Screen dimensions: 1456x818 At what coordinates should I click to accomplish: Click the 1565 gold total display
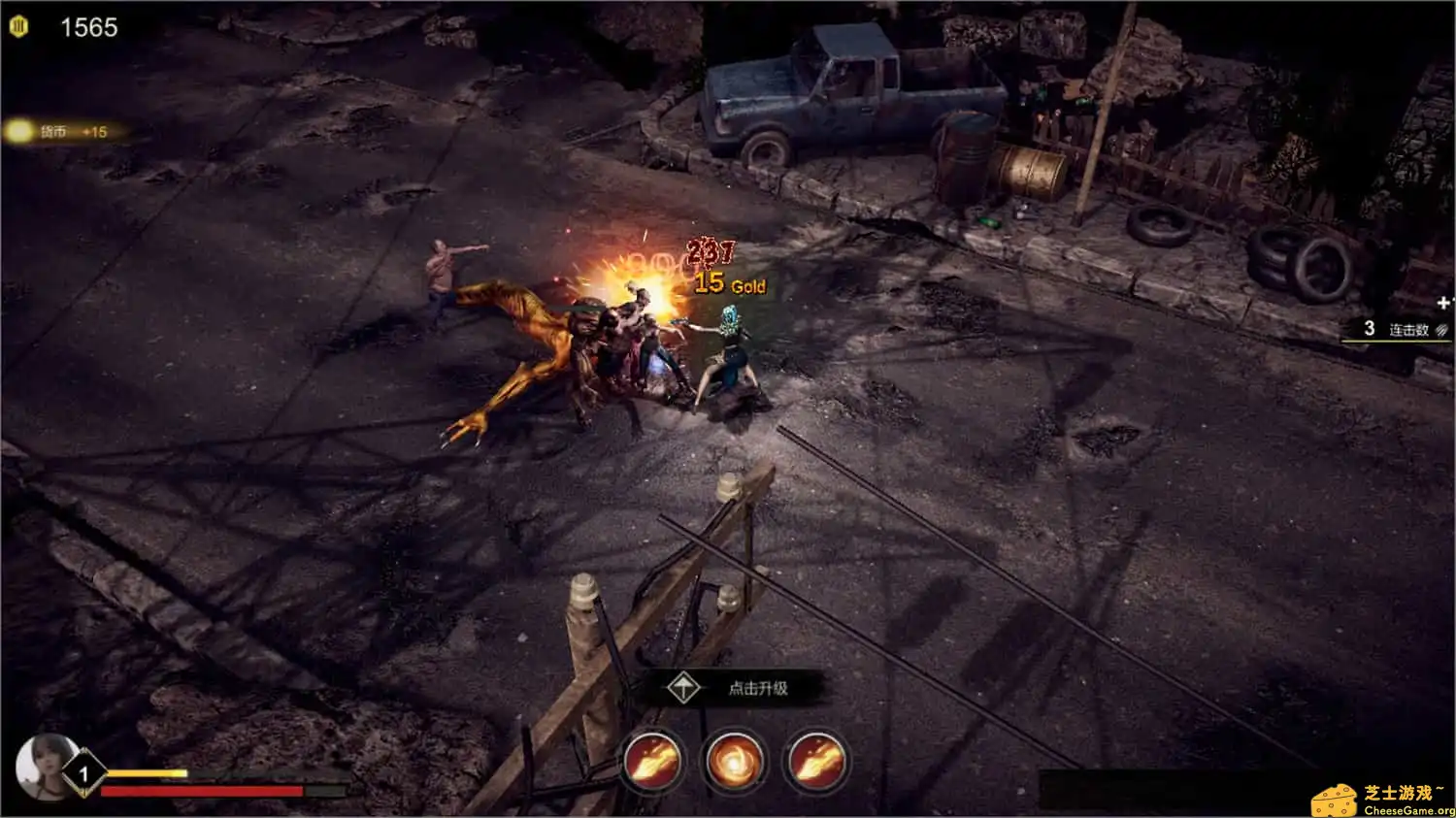pos(87,26)
